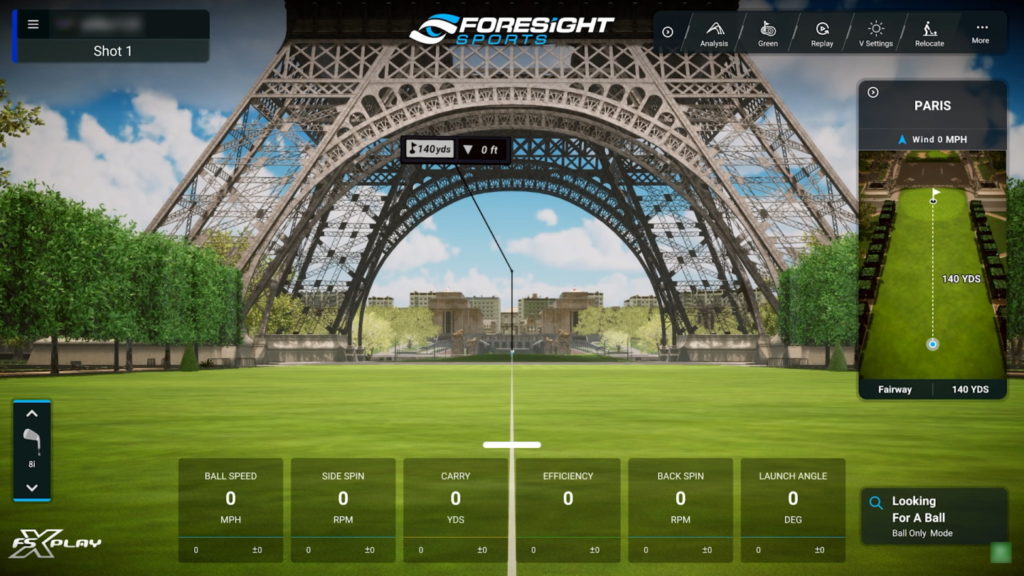Select the next club with the up arrow

(x=32, y=413)
